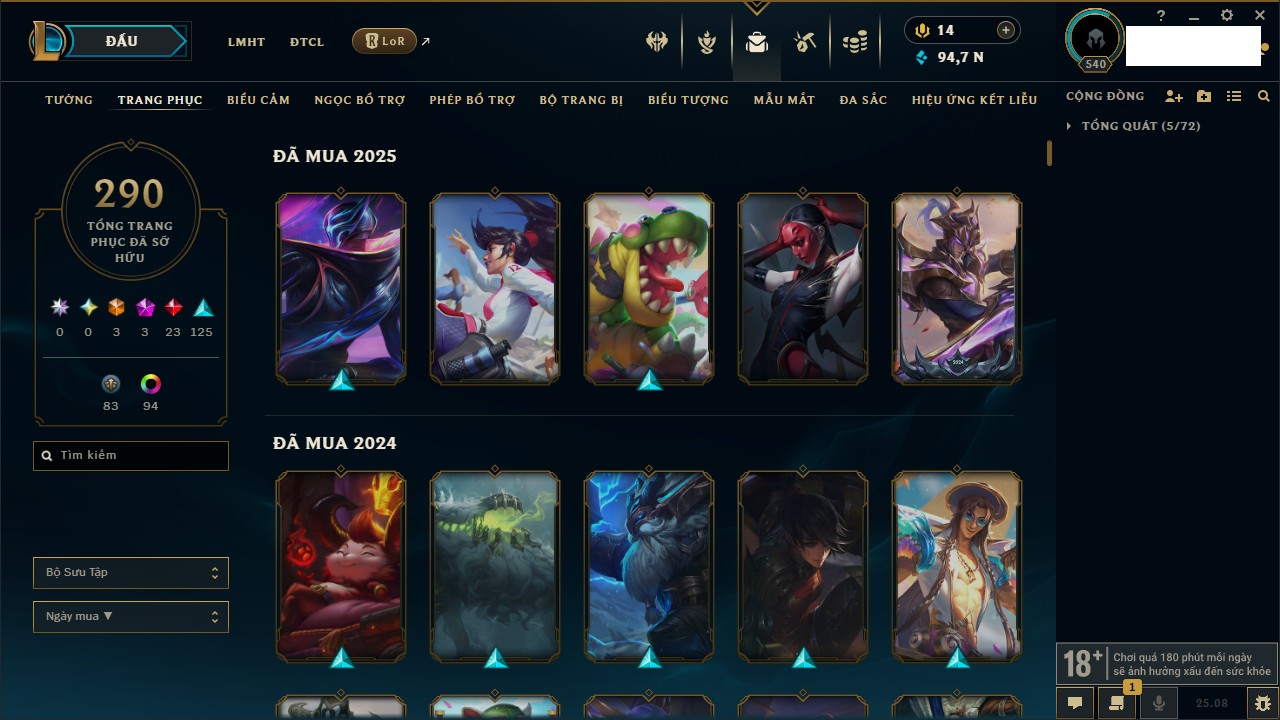Click the ĐẤU play button
Screen dimensions: 1280x720
point(121,41)
